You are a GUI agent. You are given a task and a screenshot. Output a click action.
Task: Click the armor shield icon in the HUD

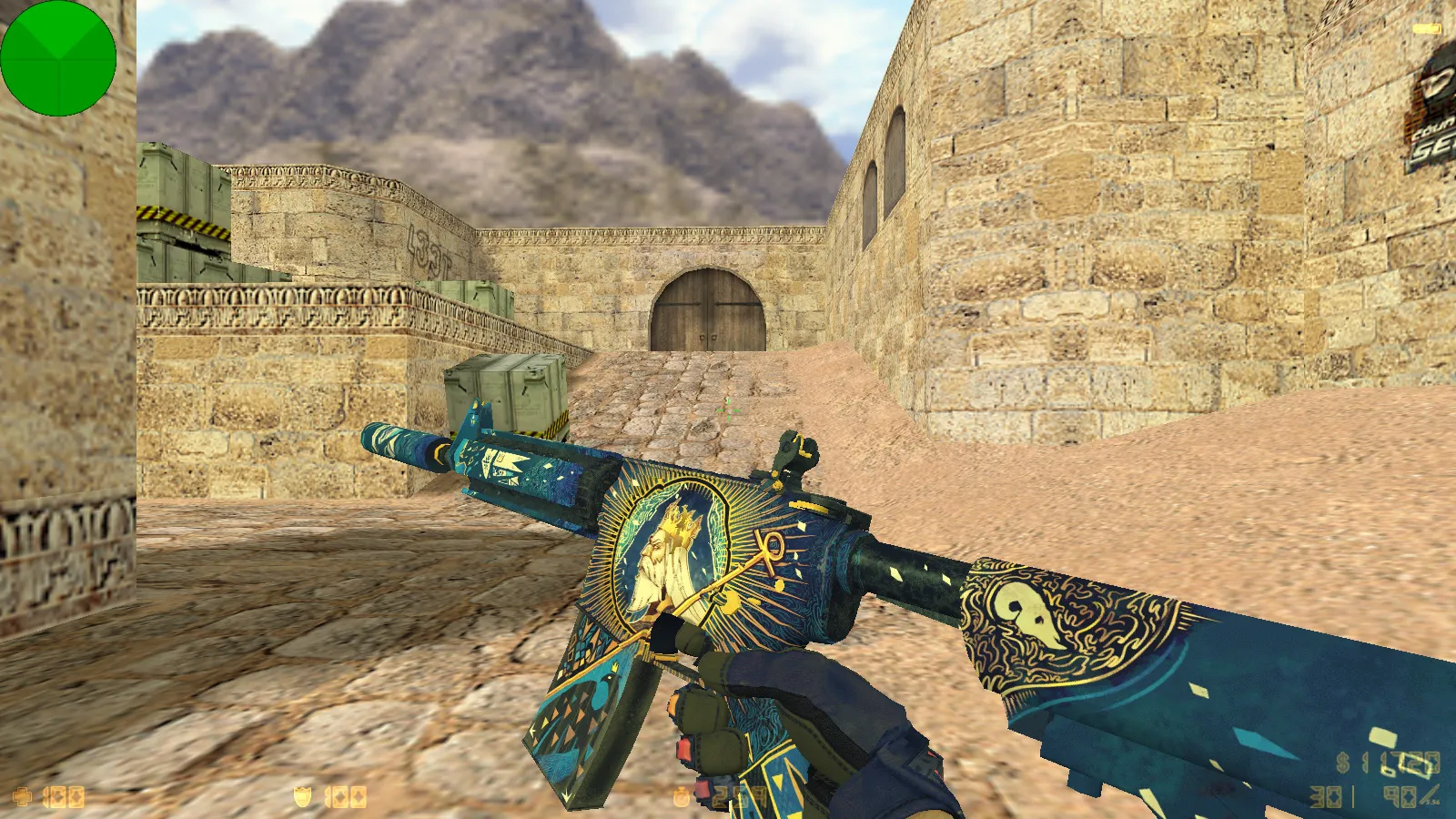pos(302,795)
